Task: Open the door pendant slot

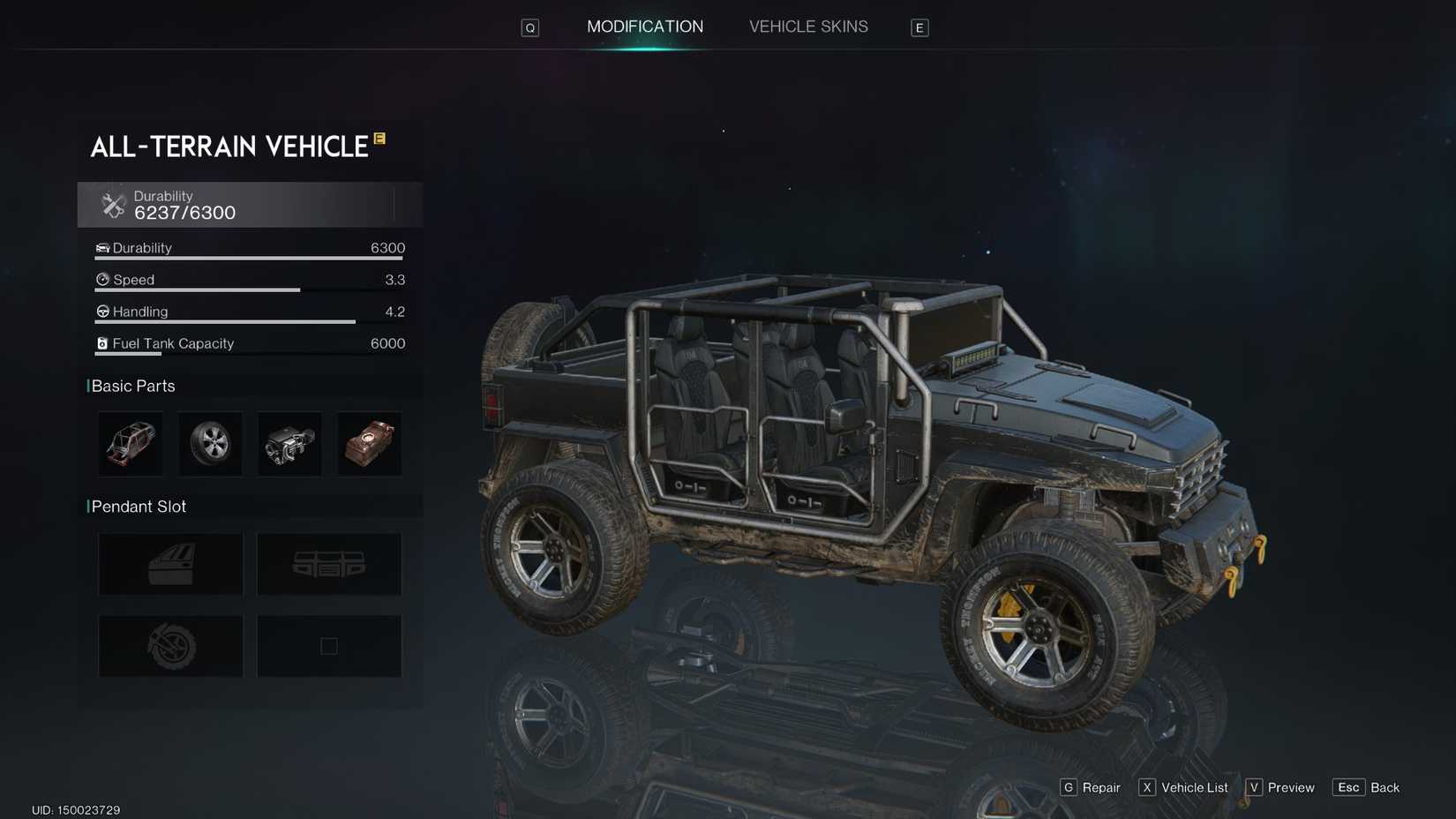Action: pos(169,563)
